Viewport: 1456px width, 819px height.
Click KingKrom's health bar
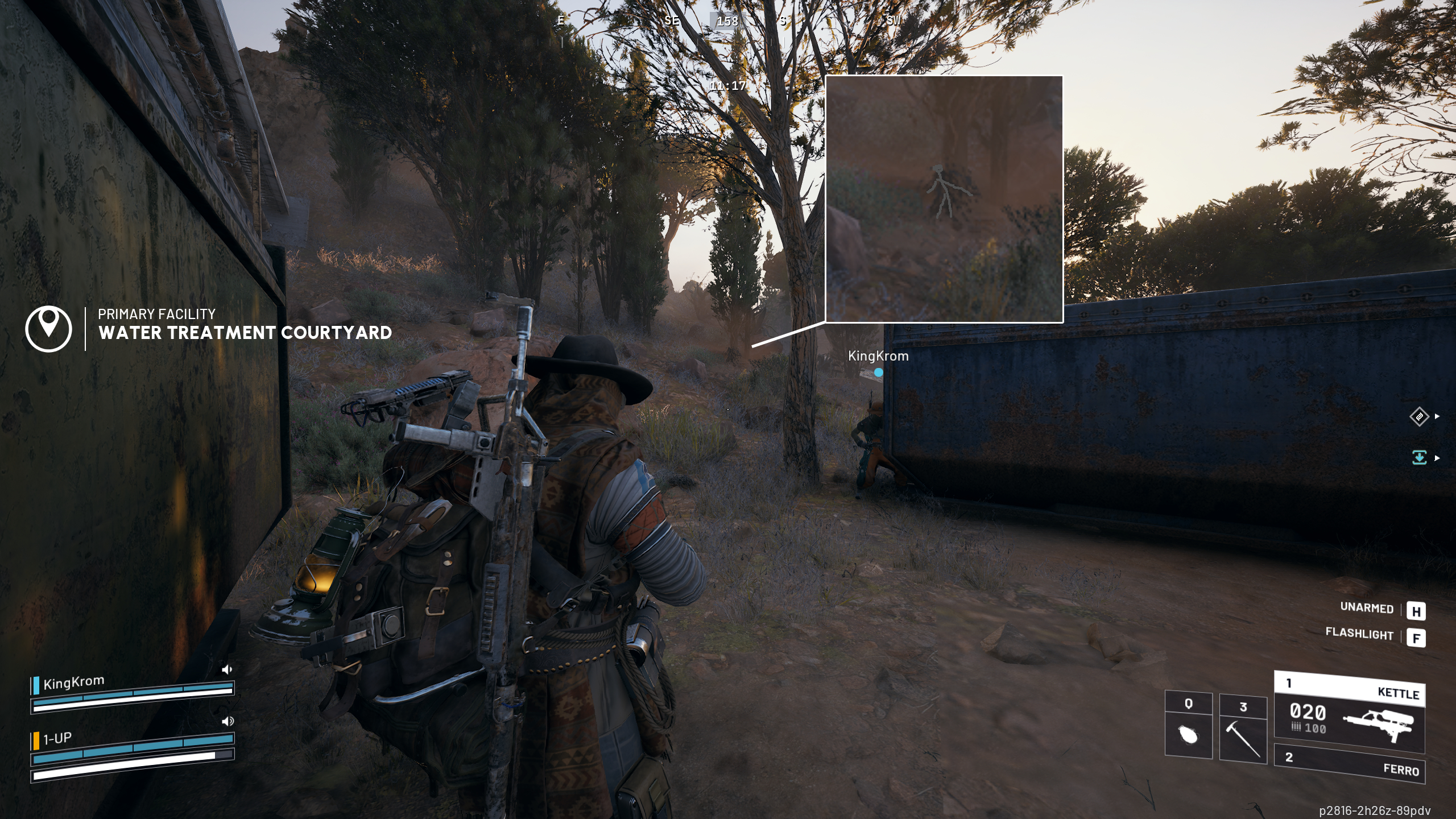135,692
